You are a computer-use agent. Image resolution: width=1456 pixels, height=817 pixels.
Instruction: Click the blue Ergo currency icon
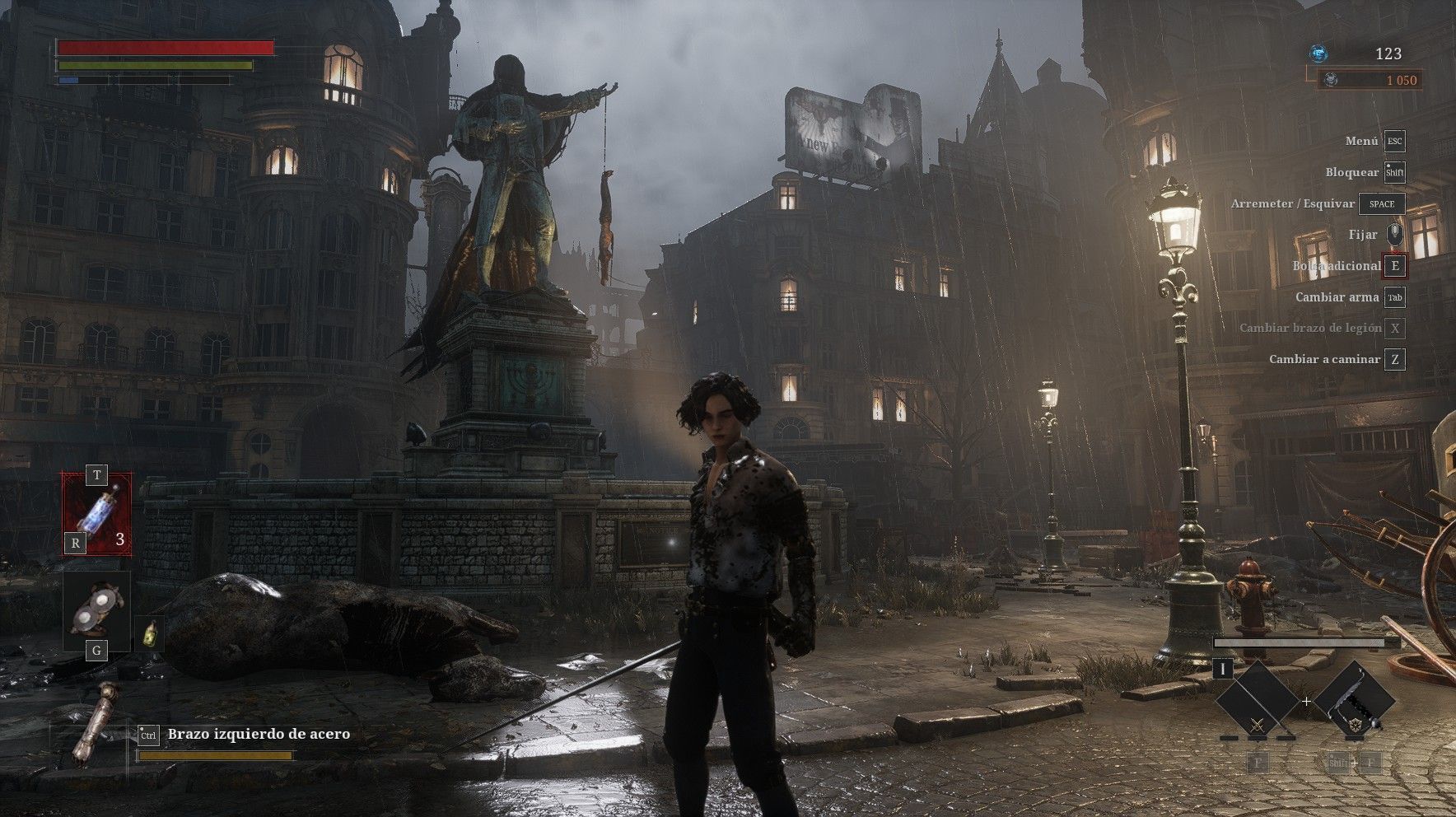1318,54
